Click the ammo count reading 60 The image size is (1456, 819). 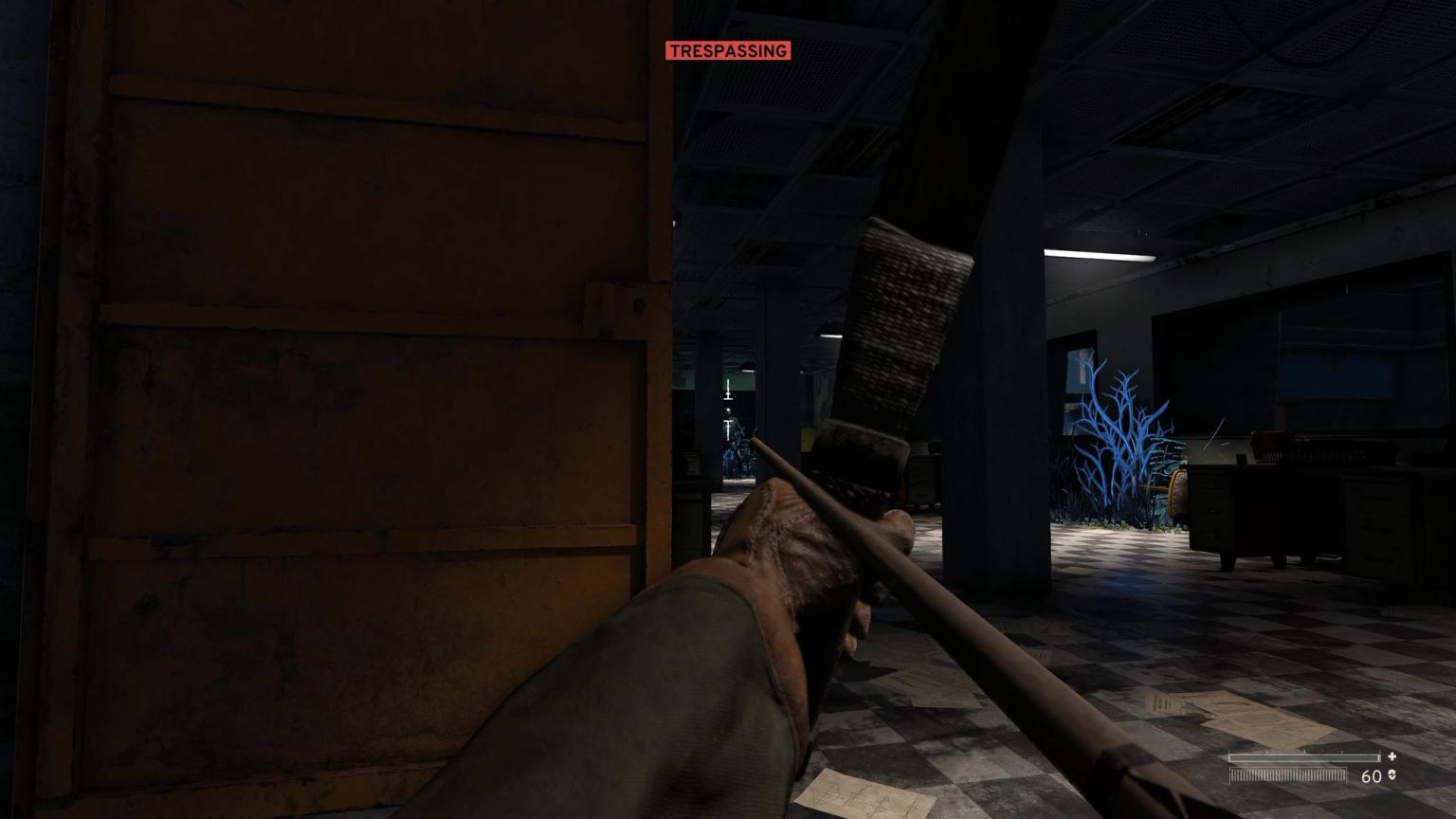[x=1372, y=774]
